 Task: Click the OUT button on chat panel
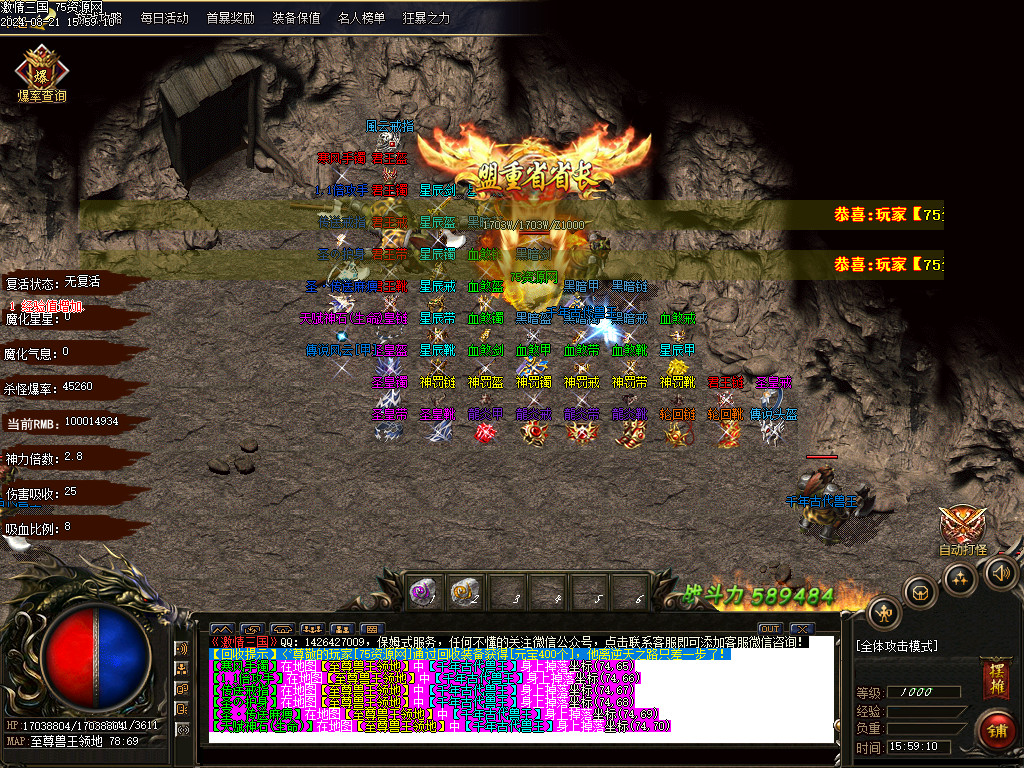[769, 629]
